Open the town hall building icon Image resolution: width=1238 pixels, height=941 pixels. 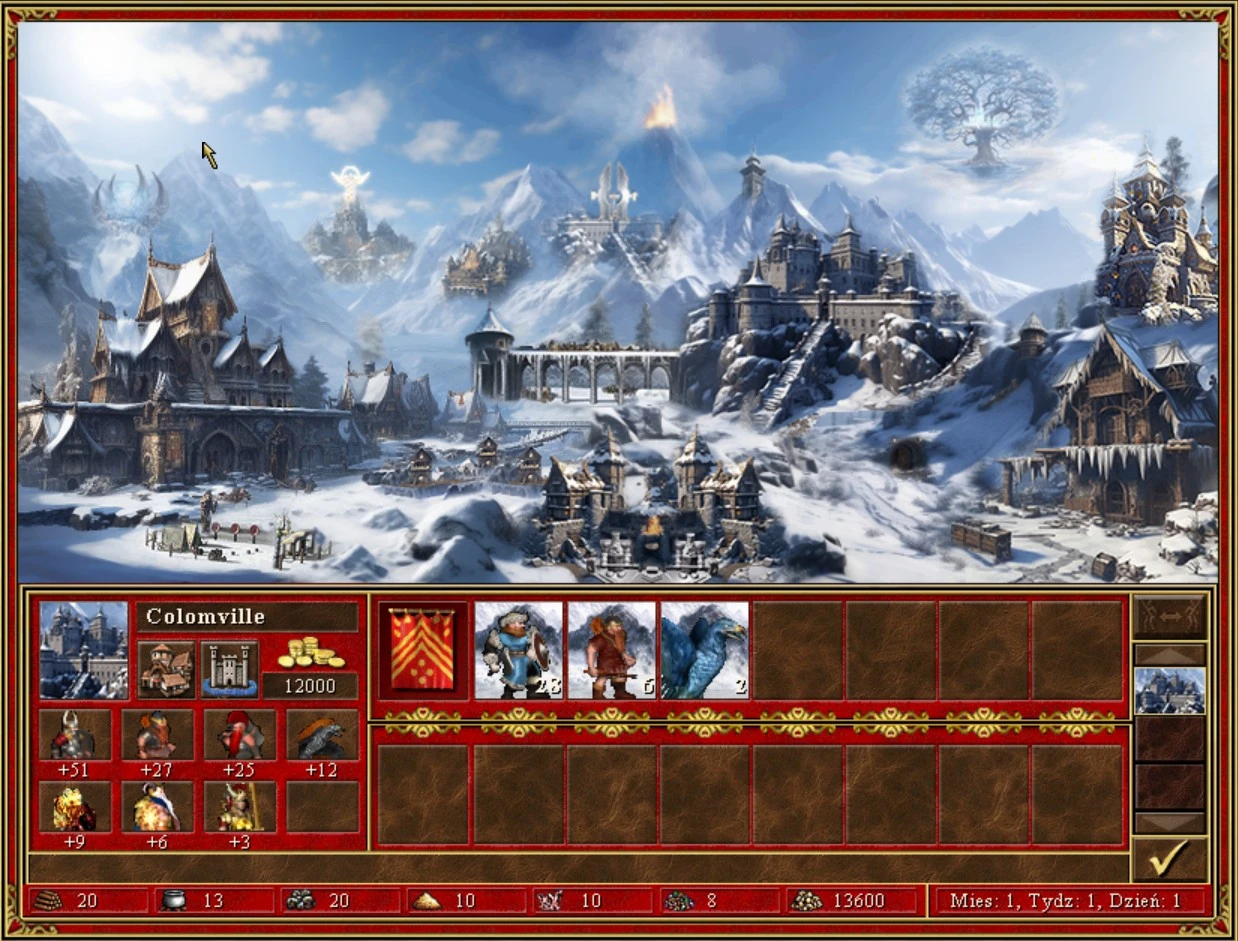[x=166, y=668]
